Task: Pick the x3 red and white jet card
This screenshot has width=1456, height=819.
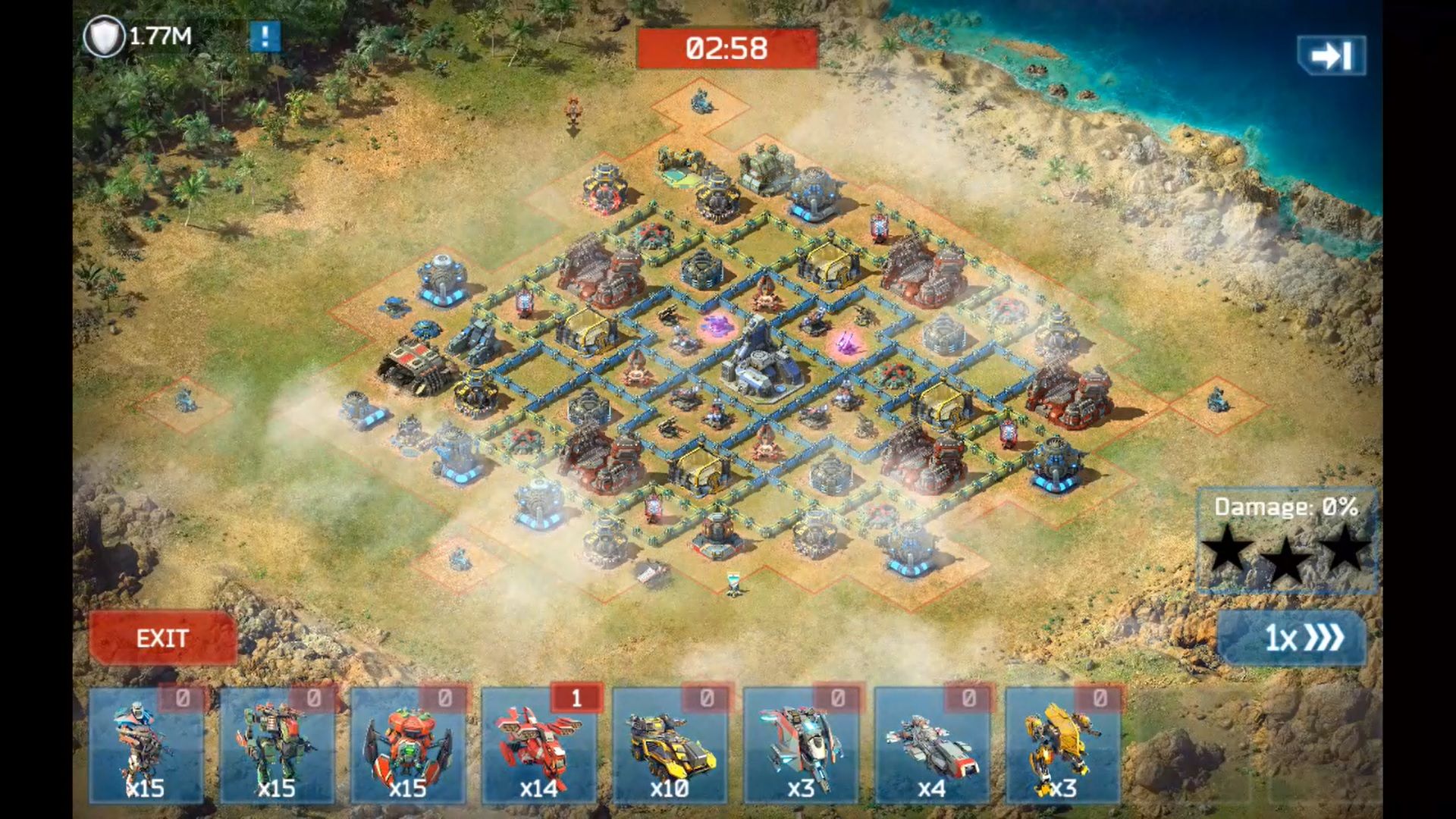Action: (x=801, y=745)
